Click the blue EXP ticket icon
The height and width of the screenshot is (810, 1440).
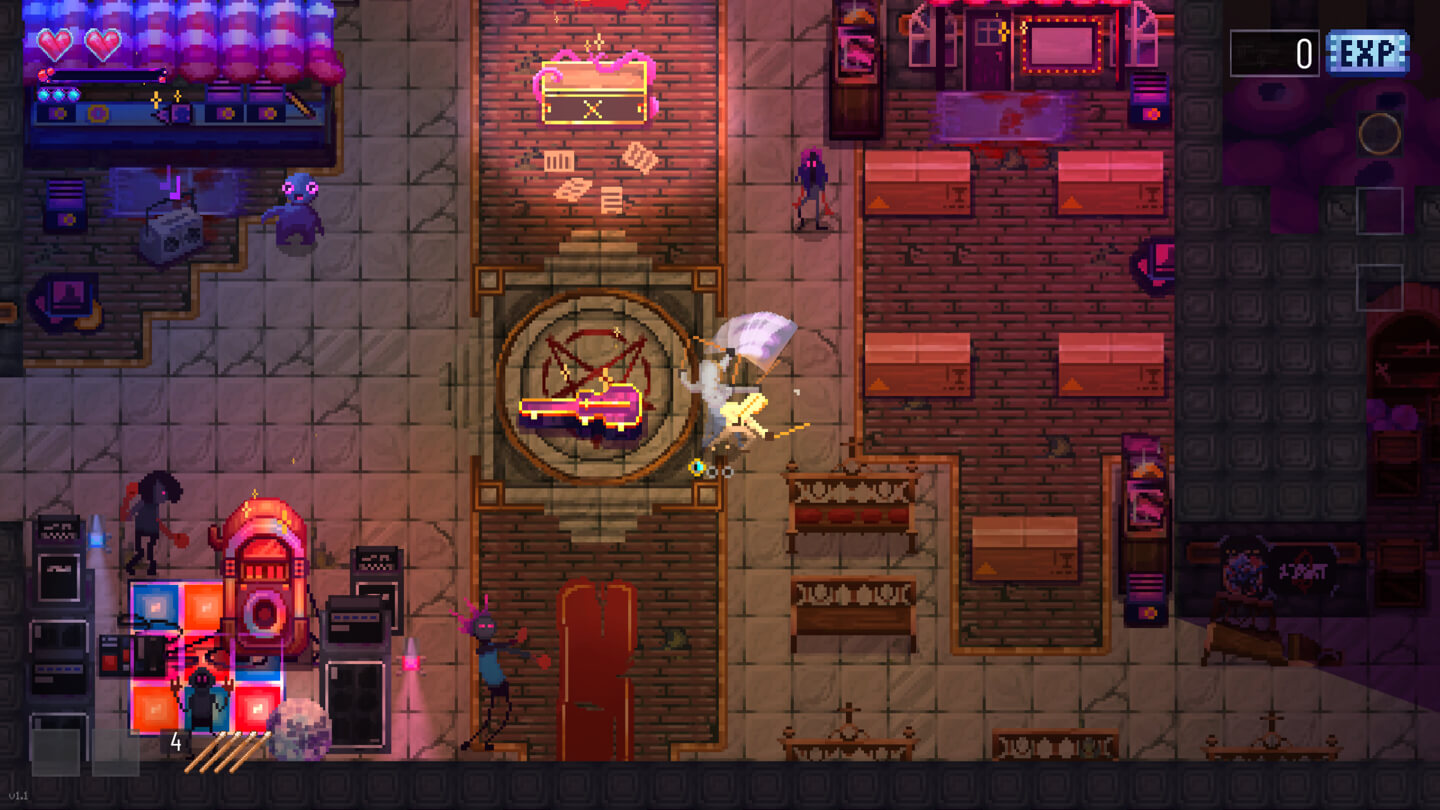pyautogui.click(x=1367, y=53)
